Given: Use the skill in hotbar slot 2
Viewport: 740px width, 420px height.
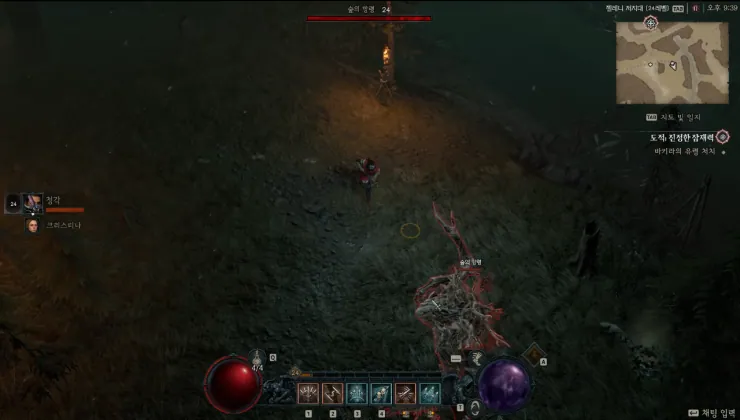Looking at the screenshot, I should (333, 394).
